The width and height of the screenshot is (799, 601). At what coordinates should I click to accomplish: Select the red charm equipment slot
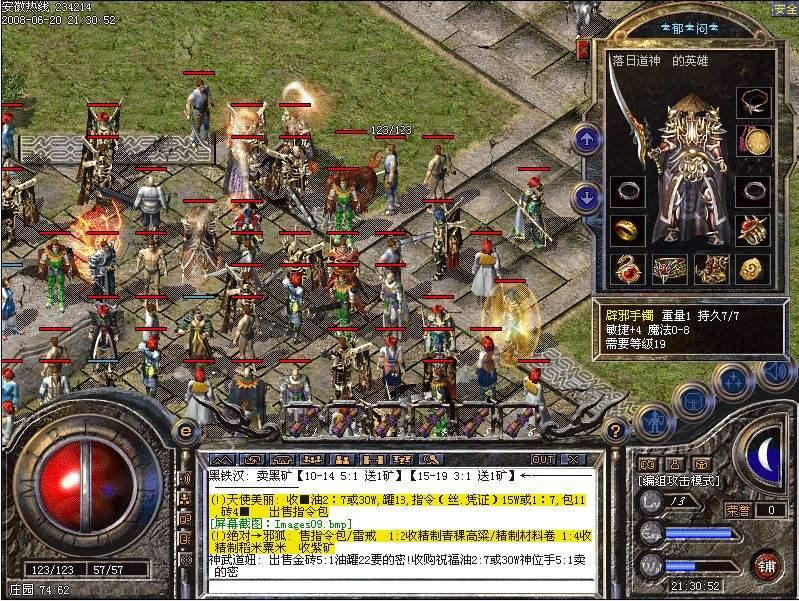(628, 268)
